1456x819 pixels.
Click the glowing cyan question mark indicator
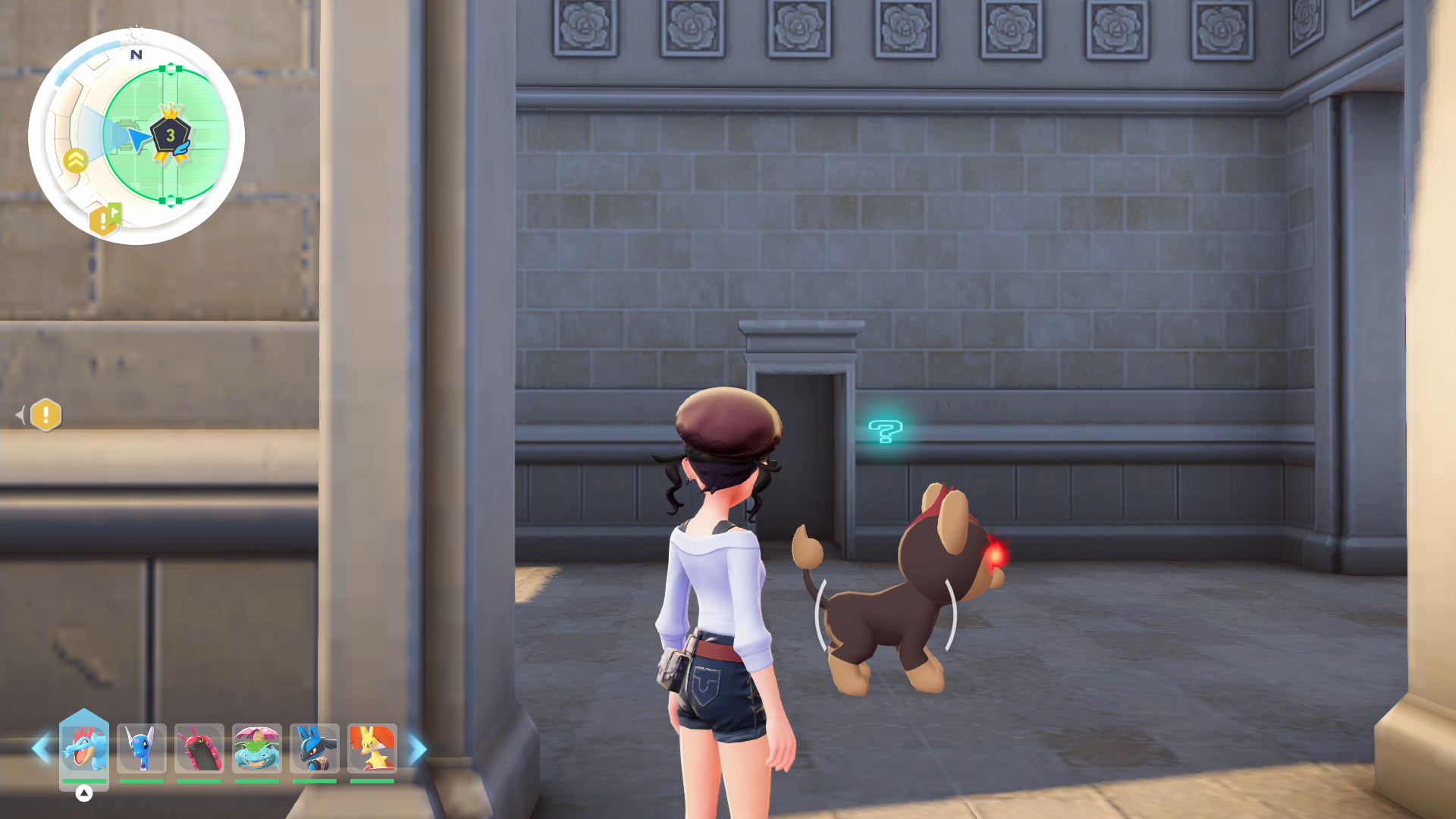point(885,431)
